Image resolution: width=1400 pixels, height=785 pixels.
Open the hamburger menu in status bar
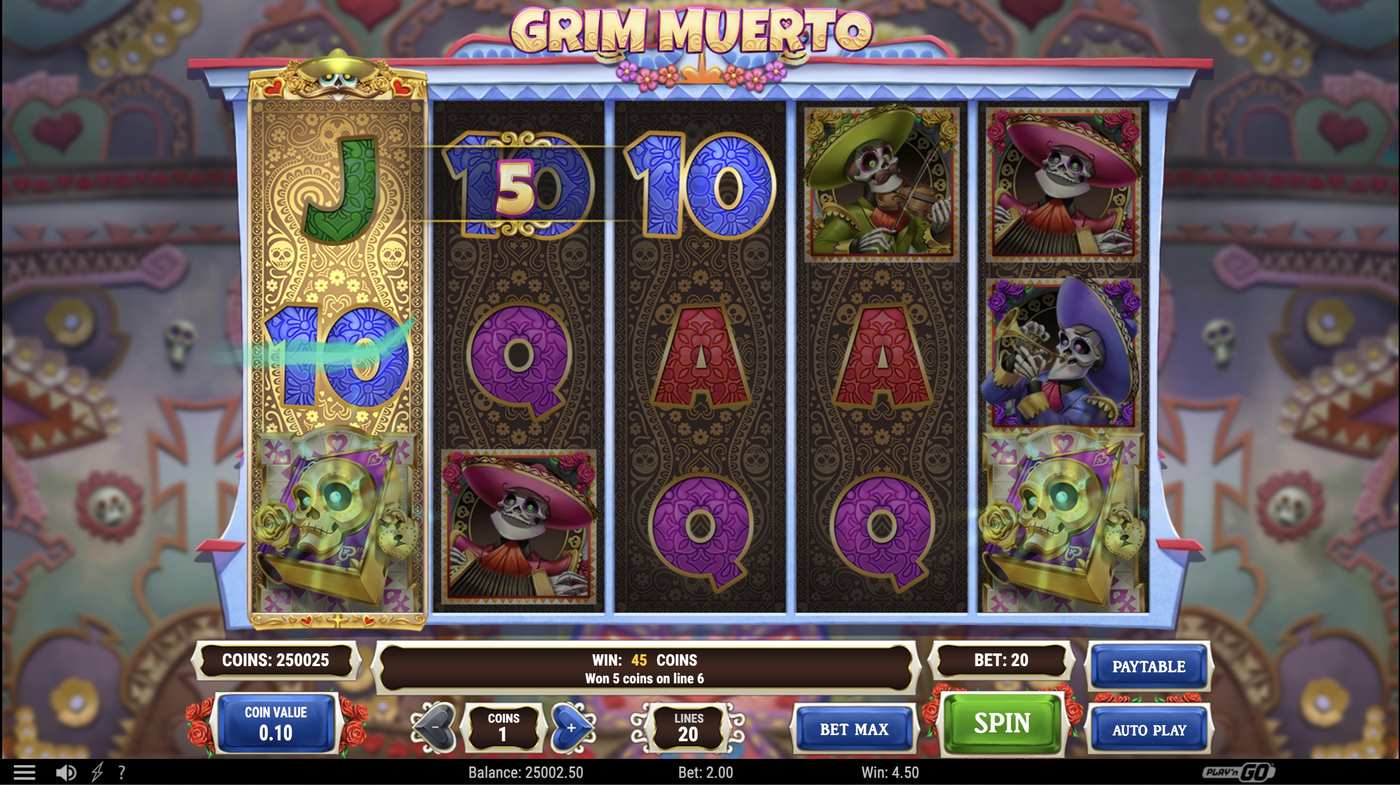coord(23,771)
